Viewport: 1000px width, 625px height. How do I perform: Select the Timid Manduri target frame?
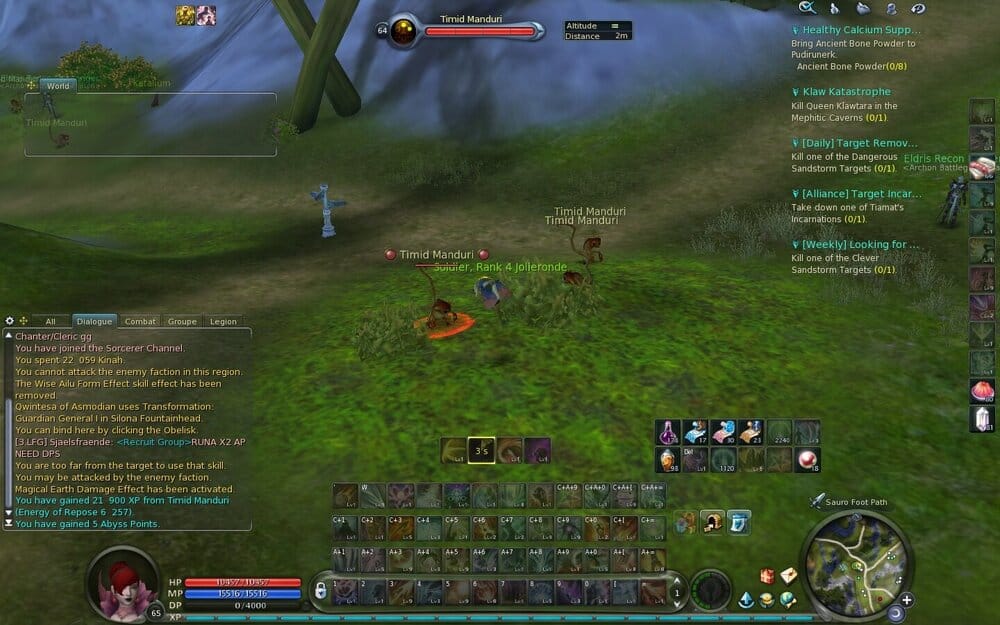(x=470, y=29)
